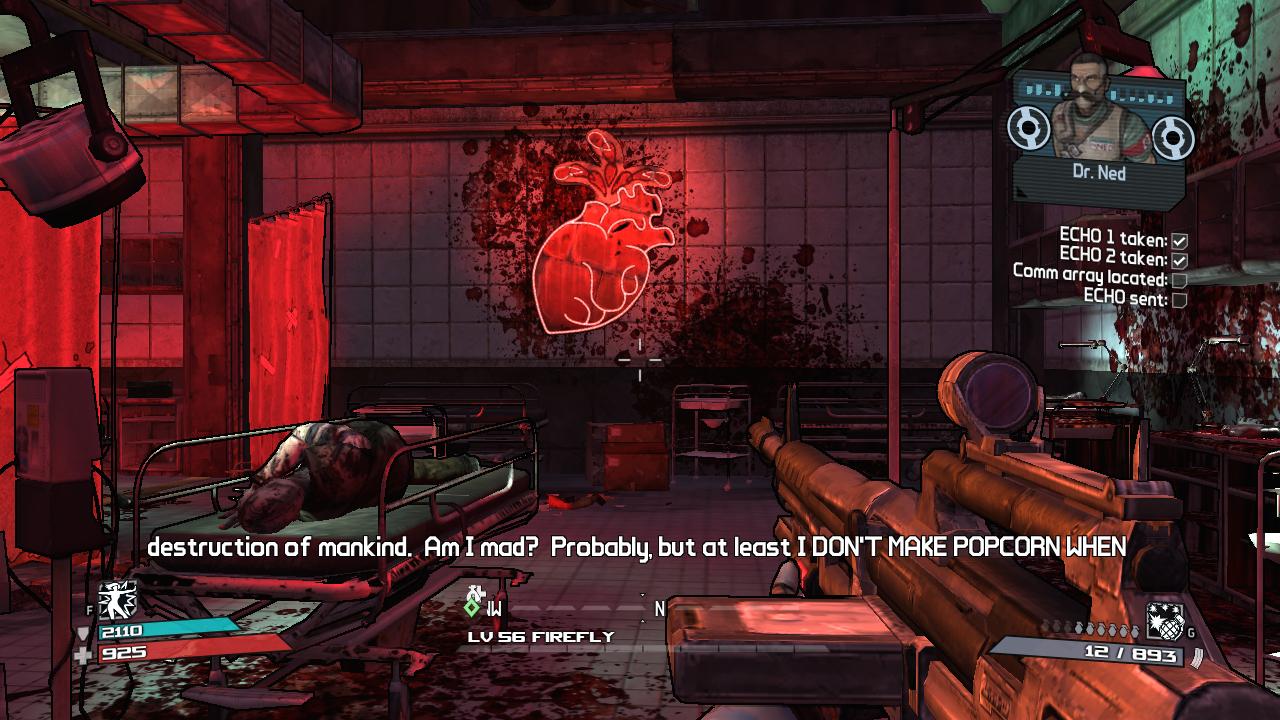The image size is (1280, 720).
Task: Select the "ECHO sent" objective checkbox
Action: [1179, 299]
